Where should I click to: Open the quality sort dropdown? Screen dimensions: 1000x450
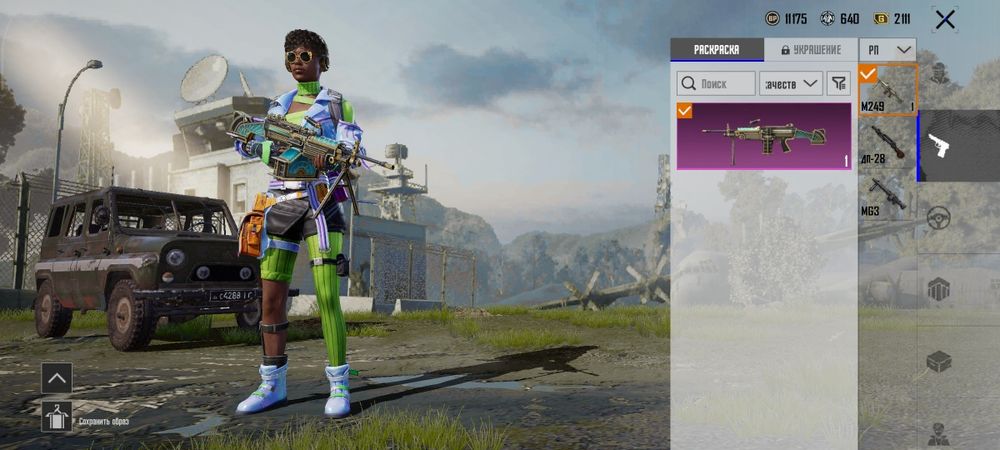[x=791, y=84]
